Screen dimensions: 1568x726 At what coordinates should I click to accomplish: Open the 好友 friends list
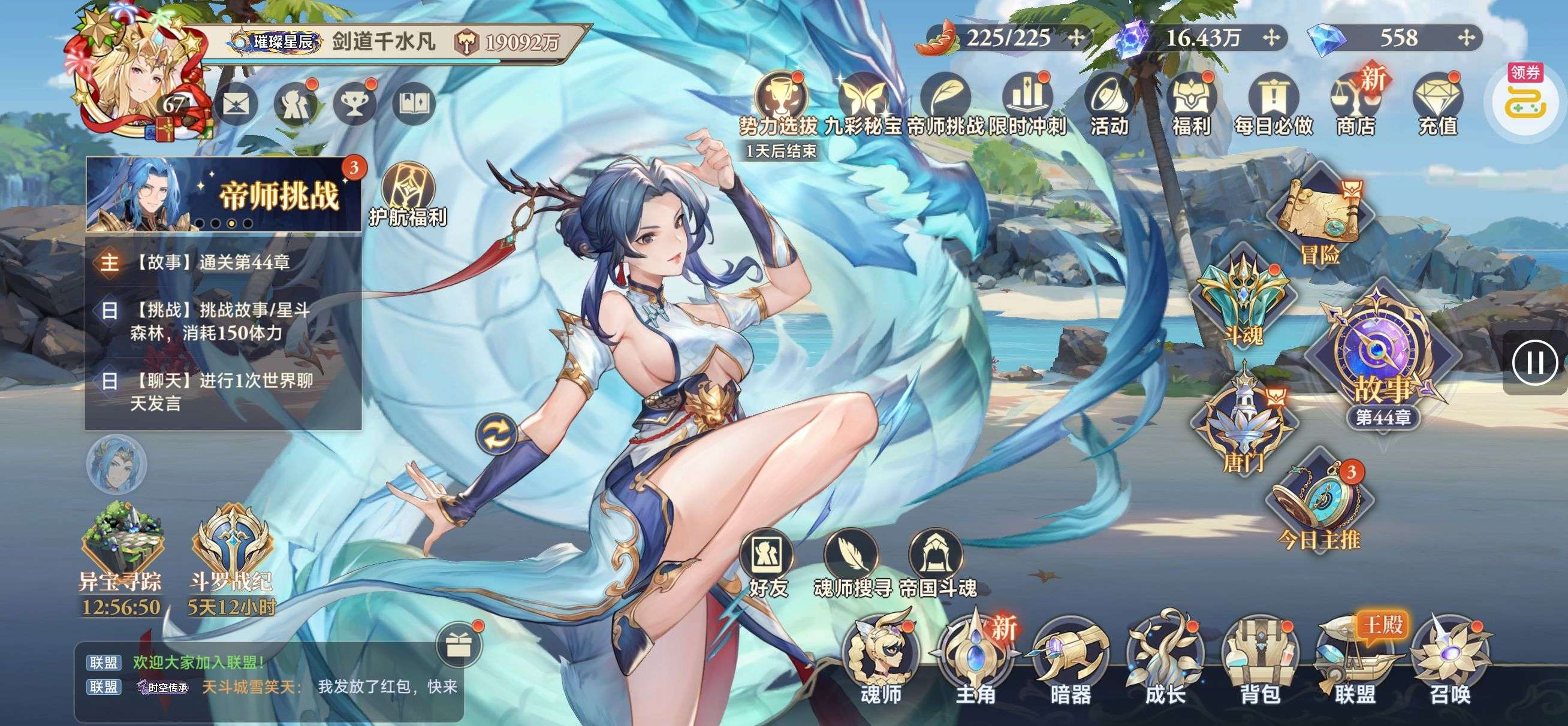click(767, 565)
